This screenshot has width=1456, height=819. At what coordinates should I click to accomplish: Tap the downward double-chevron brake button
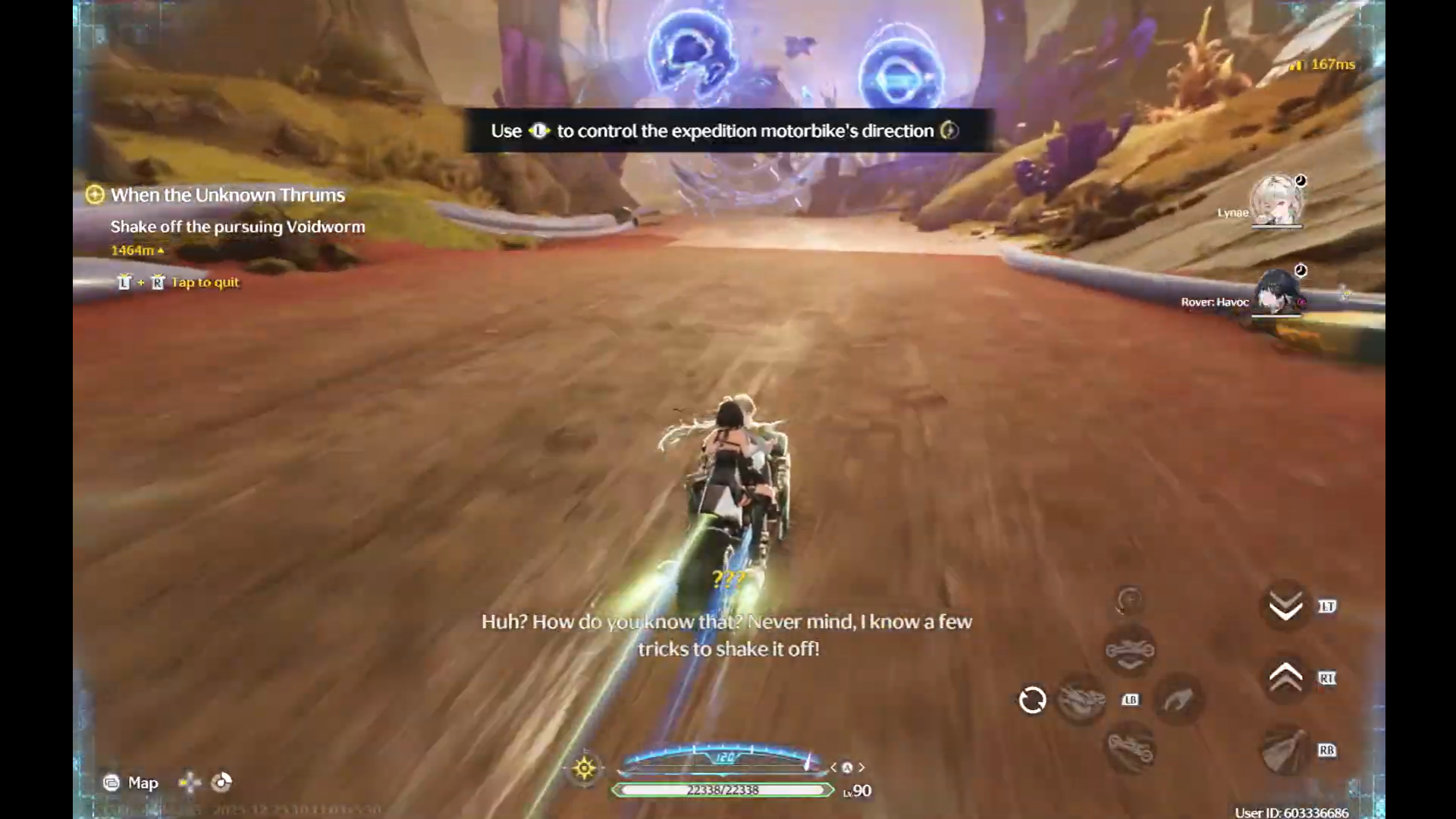pyautogui.click(x=1285, y=606)
